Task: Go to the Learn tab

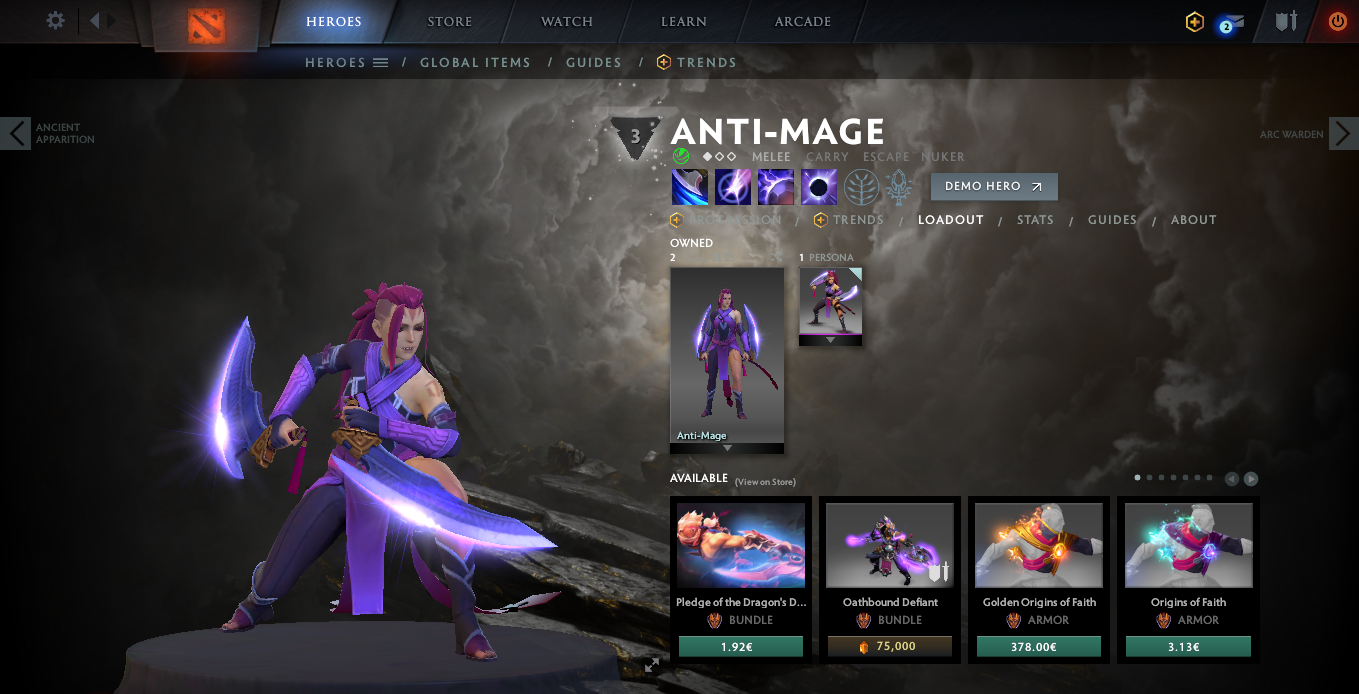Action: [x=684, y=22]
